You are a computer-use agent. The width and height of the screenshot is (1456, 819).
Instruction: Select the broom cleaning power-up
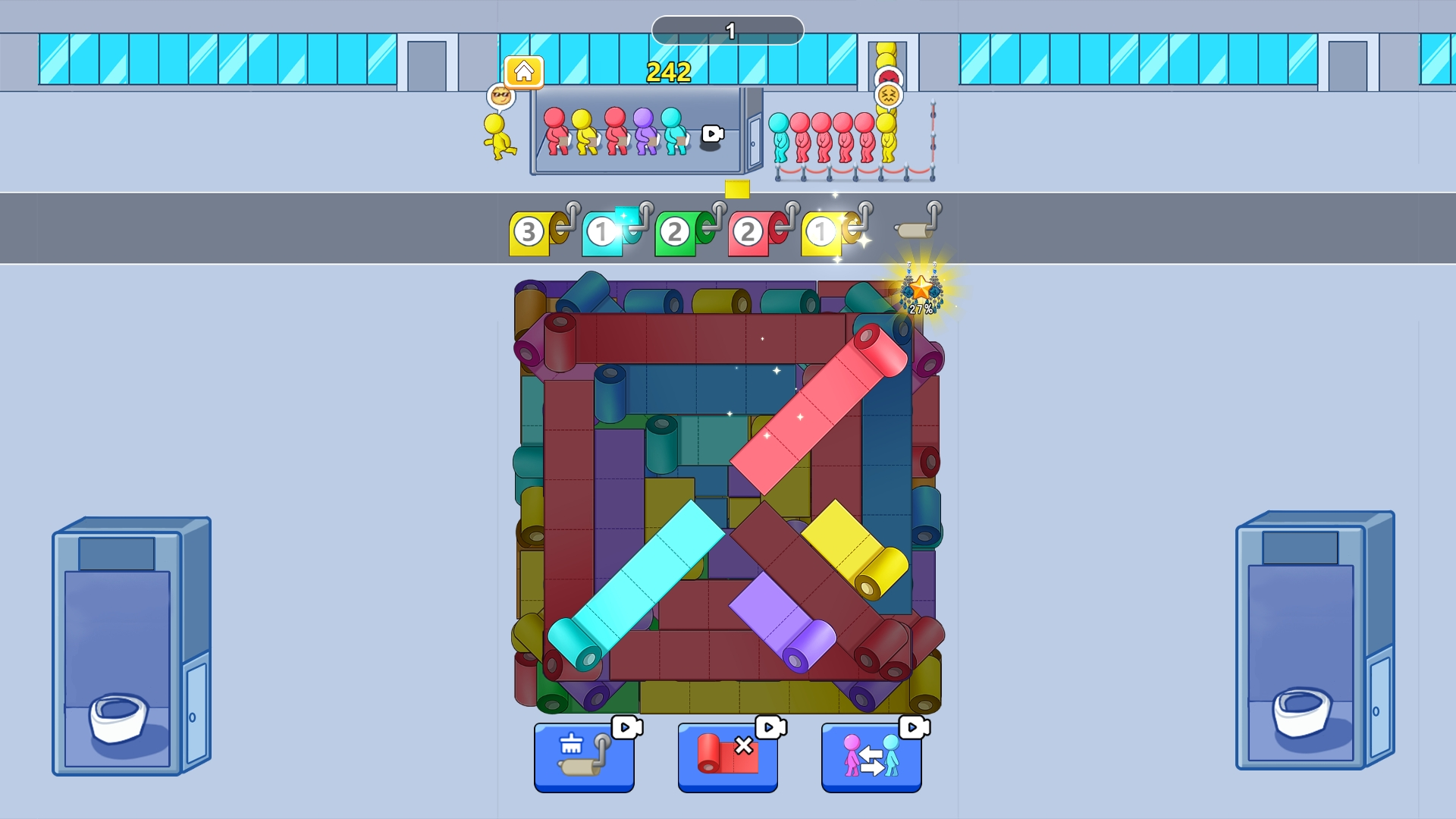[x=584, y=758]
